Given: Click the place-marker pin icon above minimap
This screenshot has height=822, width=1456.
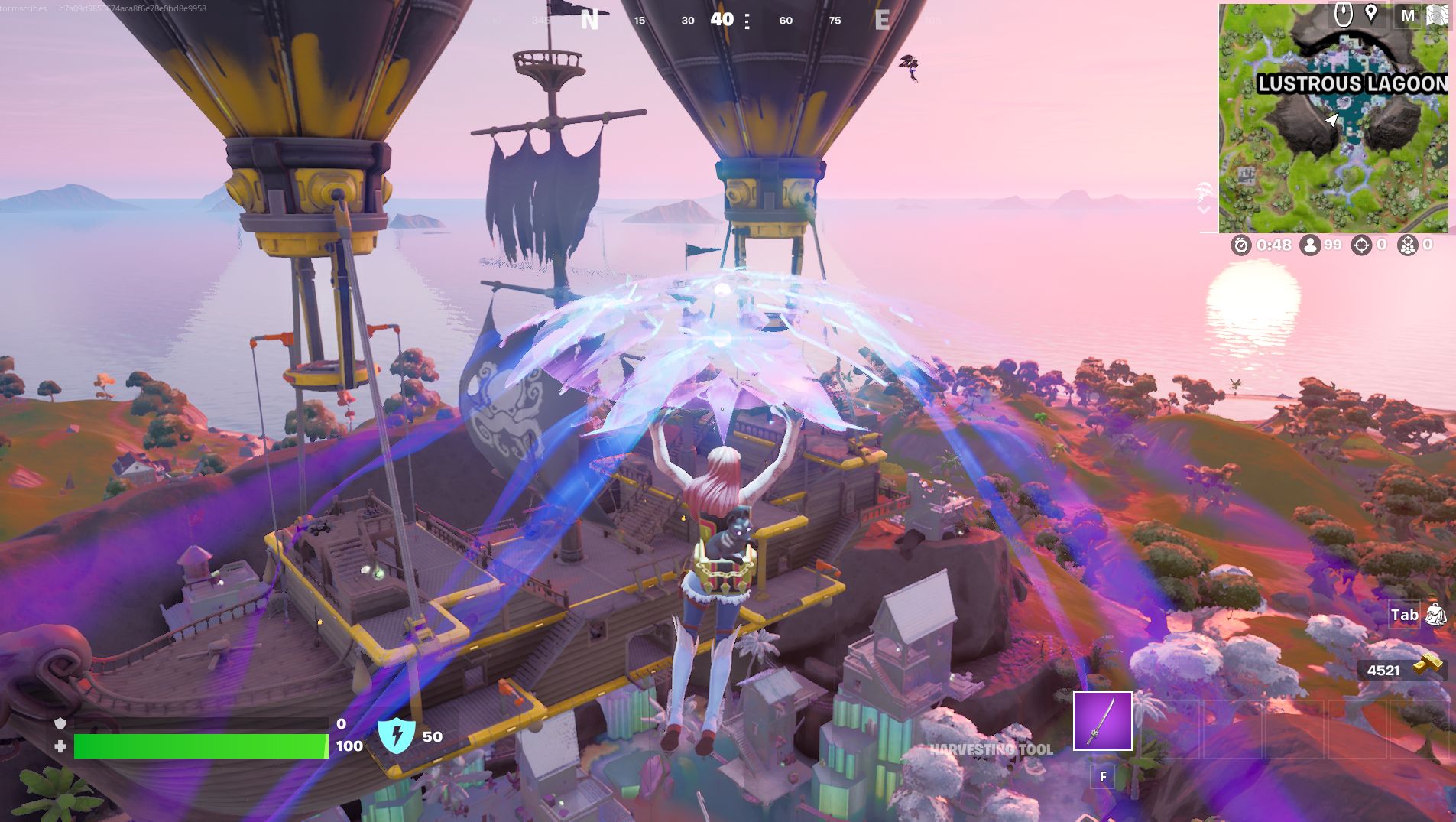Looking at the screenshot, I should pos(1370,15).
